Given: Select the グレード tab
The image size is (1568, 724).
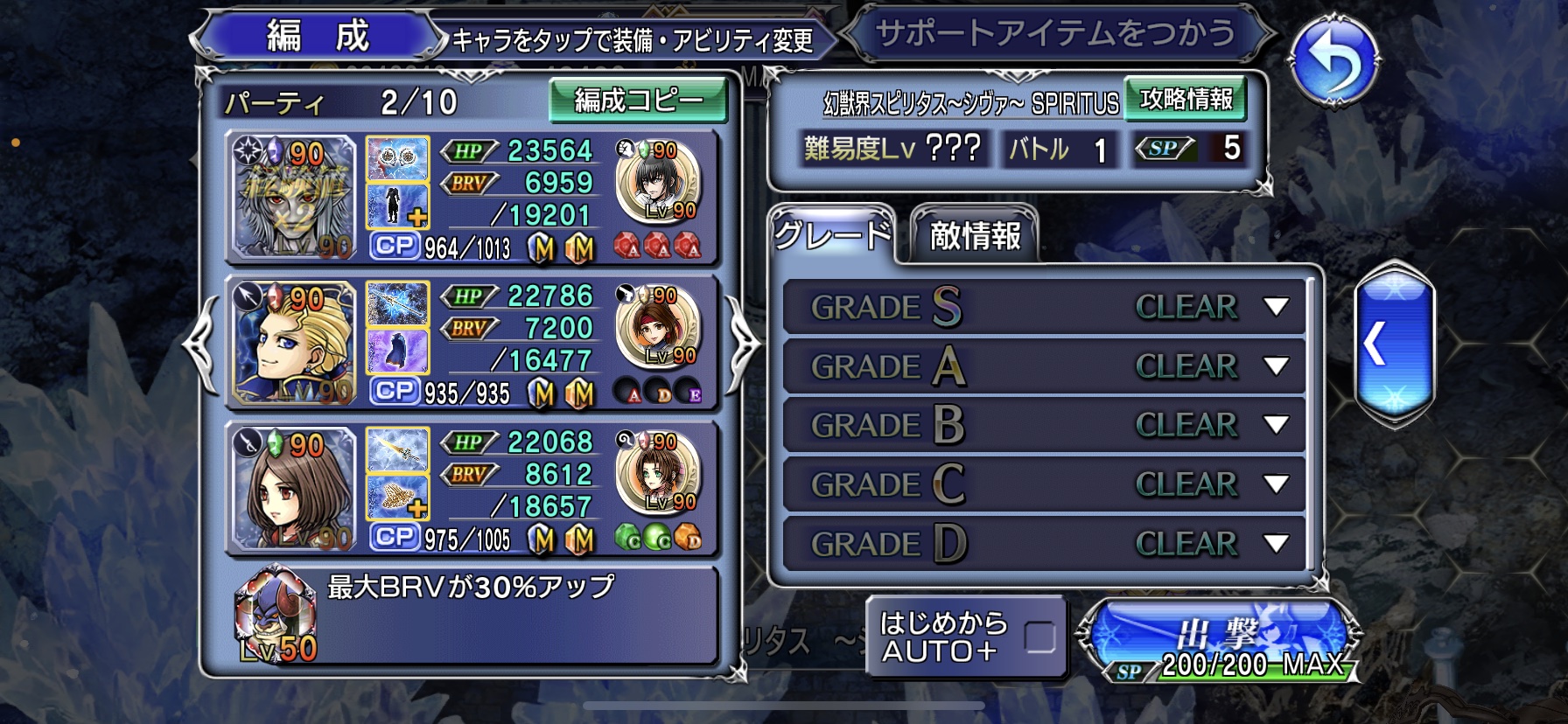Looking at the screenshot, I should click(832, 234).
